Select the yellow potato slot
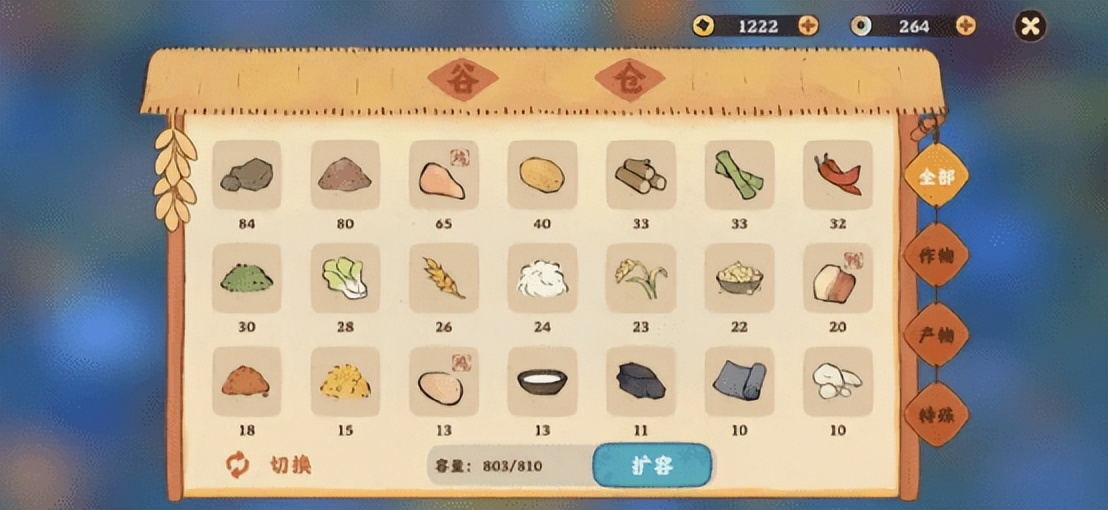Image resolution: width=1108 pixels, height=510 pixels. [542, 175]
